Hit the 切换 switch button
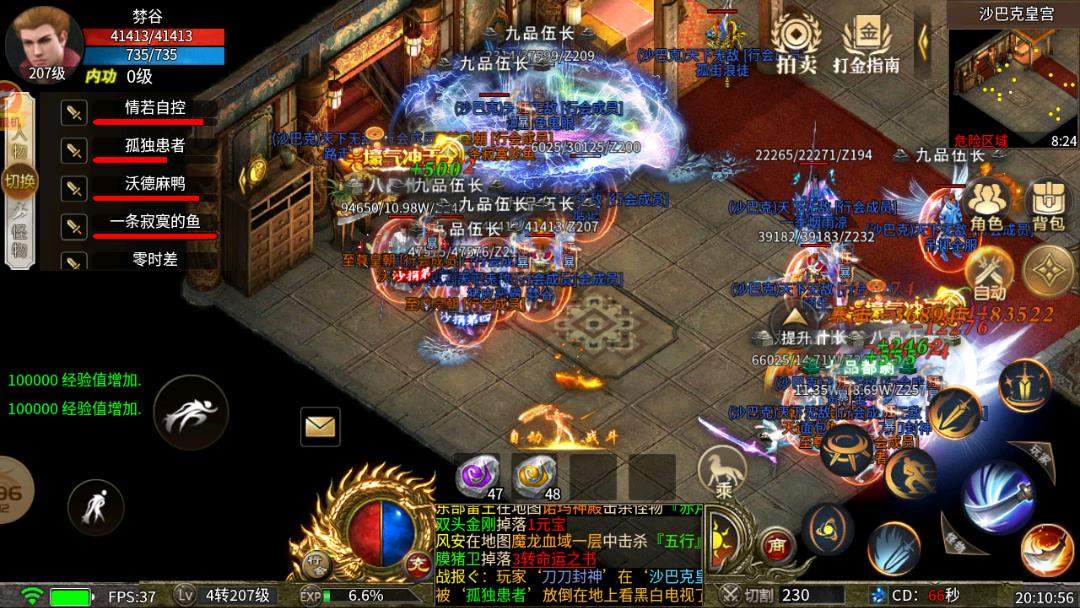The width and height of the screenshot is (1080, 608). 19,181
